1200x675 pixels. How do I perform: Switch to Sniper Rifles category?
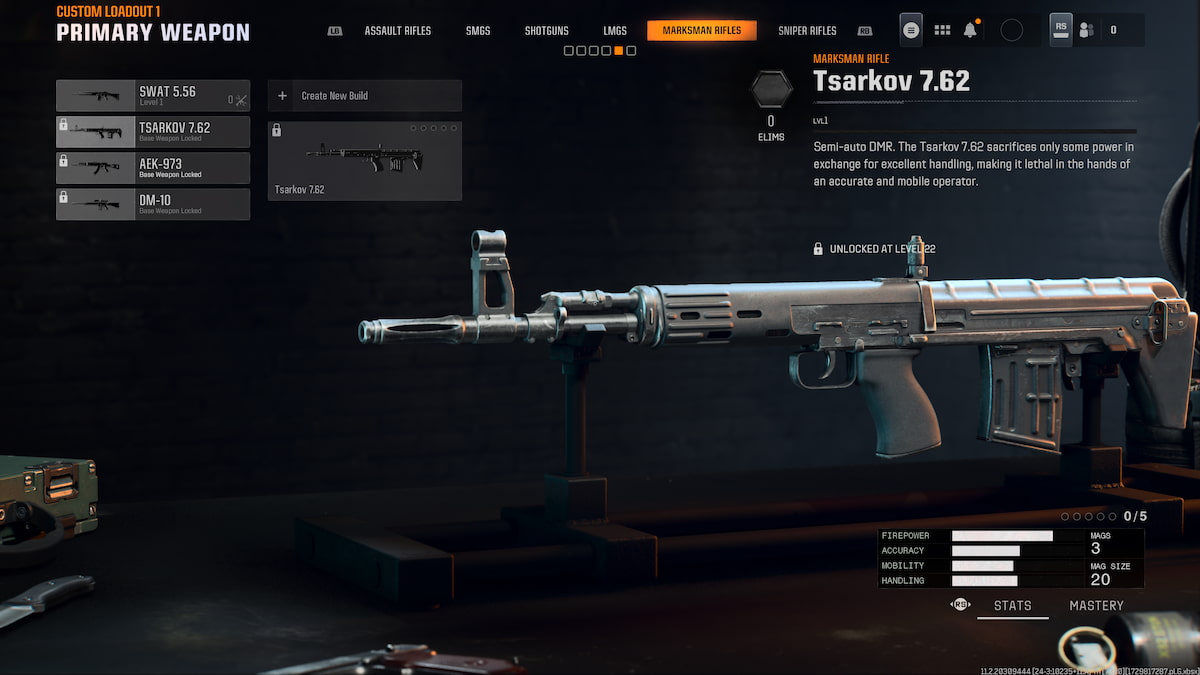pos(807,31)
